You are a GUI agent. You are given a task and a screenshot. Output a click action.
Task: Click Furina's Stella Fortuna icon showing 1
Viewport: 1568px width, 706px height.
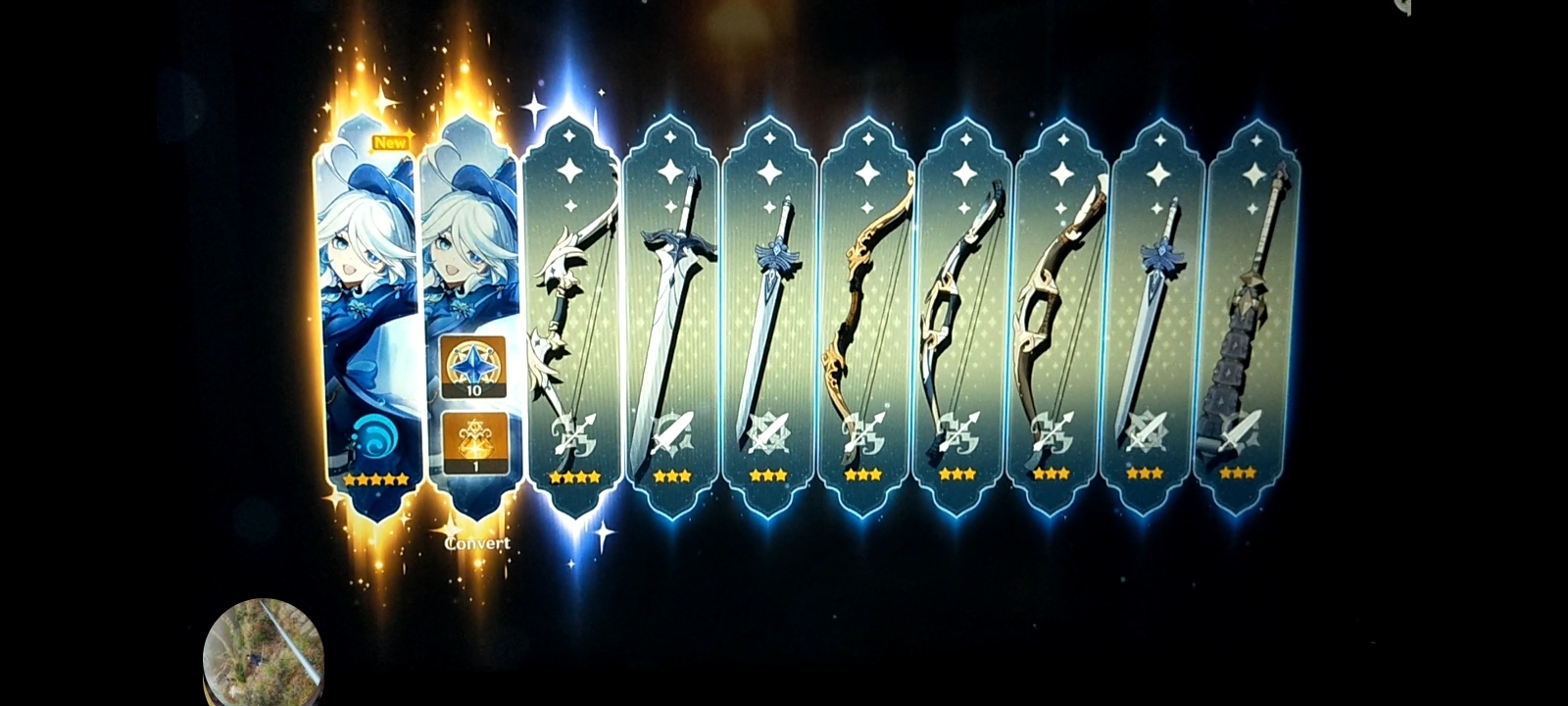coord(473,443)
